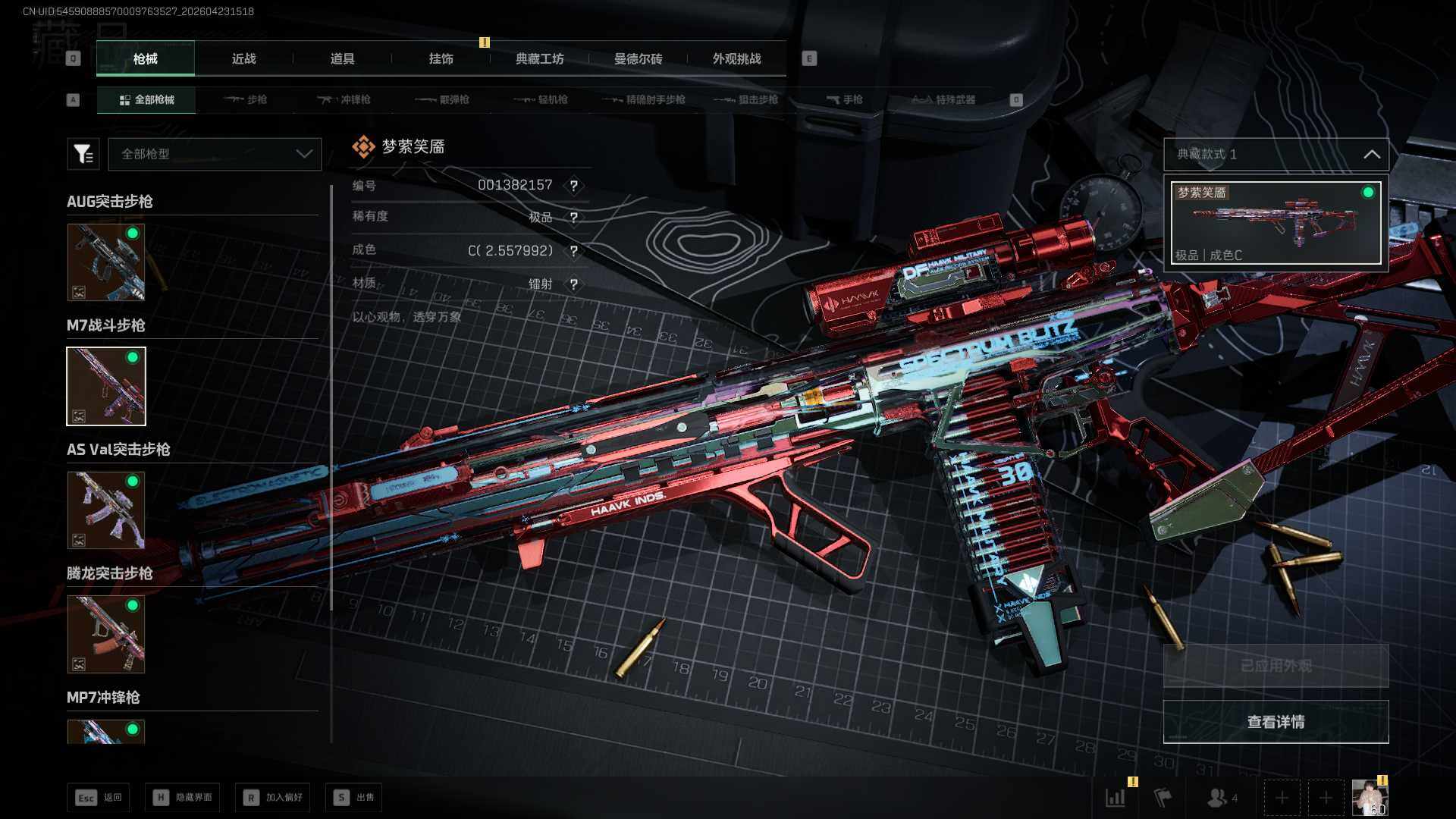Choose the AS Val突击步枪 skin thumbnail

tap(106, 510)
